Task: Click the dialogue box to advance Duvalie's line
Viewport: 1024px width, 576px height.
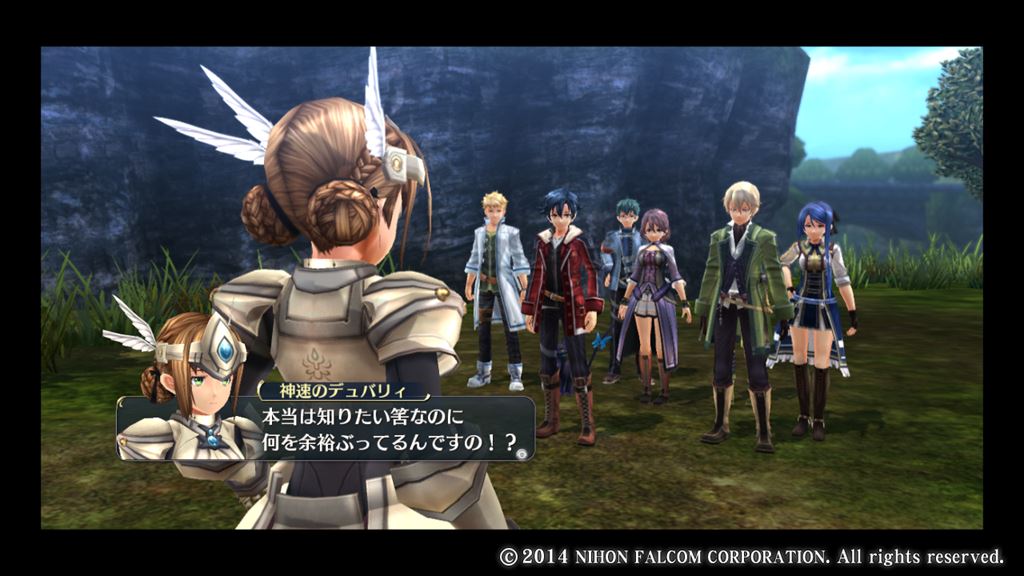Action: click(x=380, y=428)
